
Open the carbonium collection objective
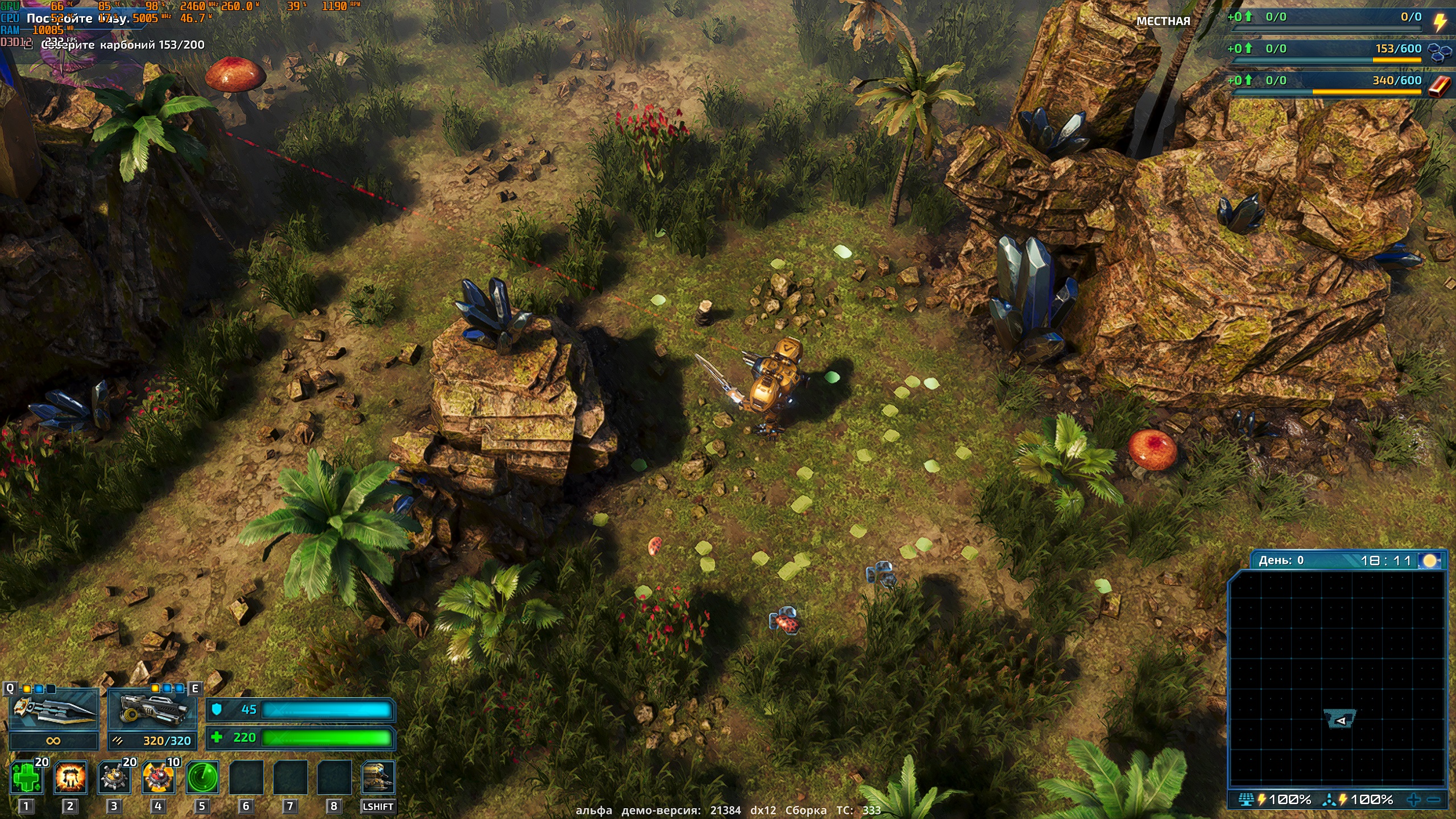(123, 45)
